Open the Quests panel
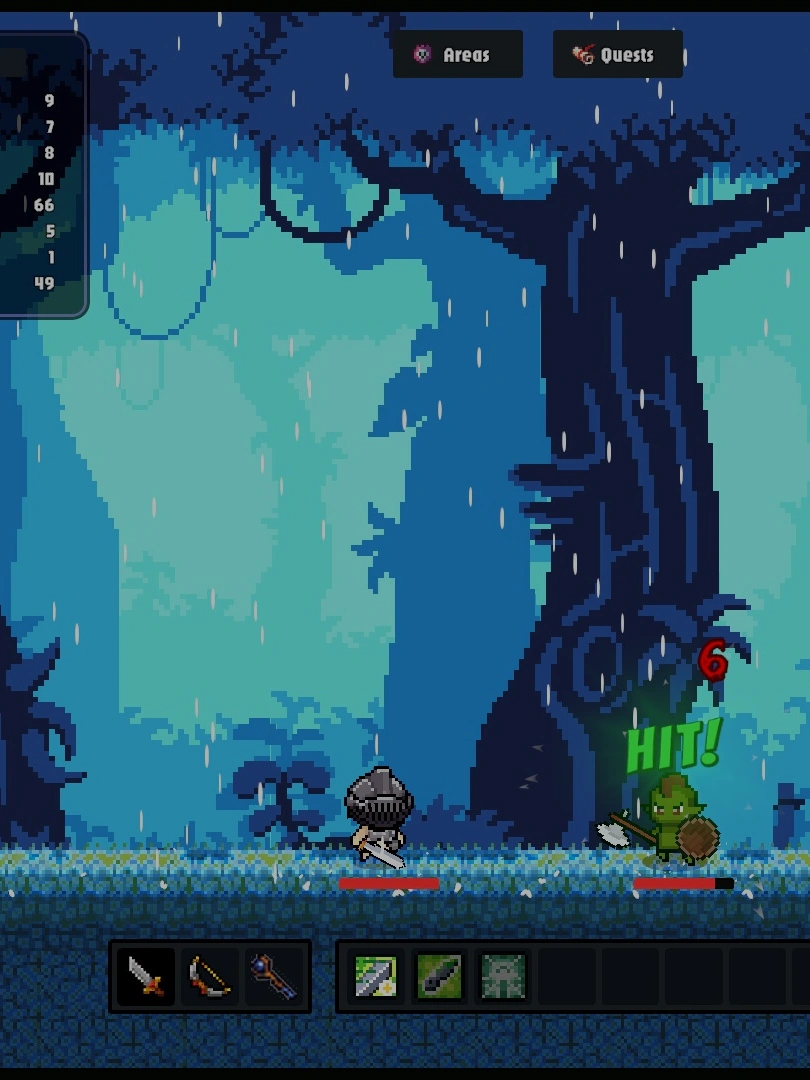810x1080 pixels. pyautogui.click(x=617, y=55)
